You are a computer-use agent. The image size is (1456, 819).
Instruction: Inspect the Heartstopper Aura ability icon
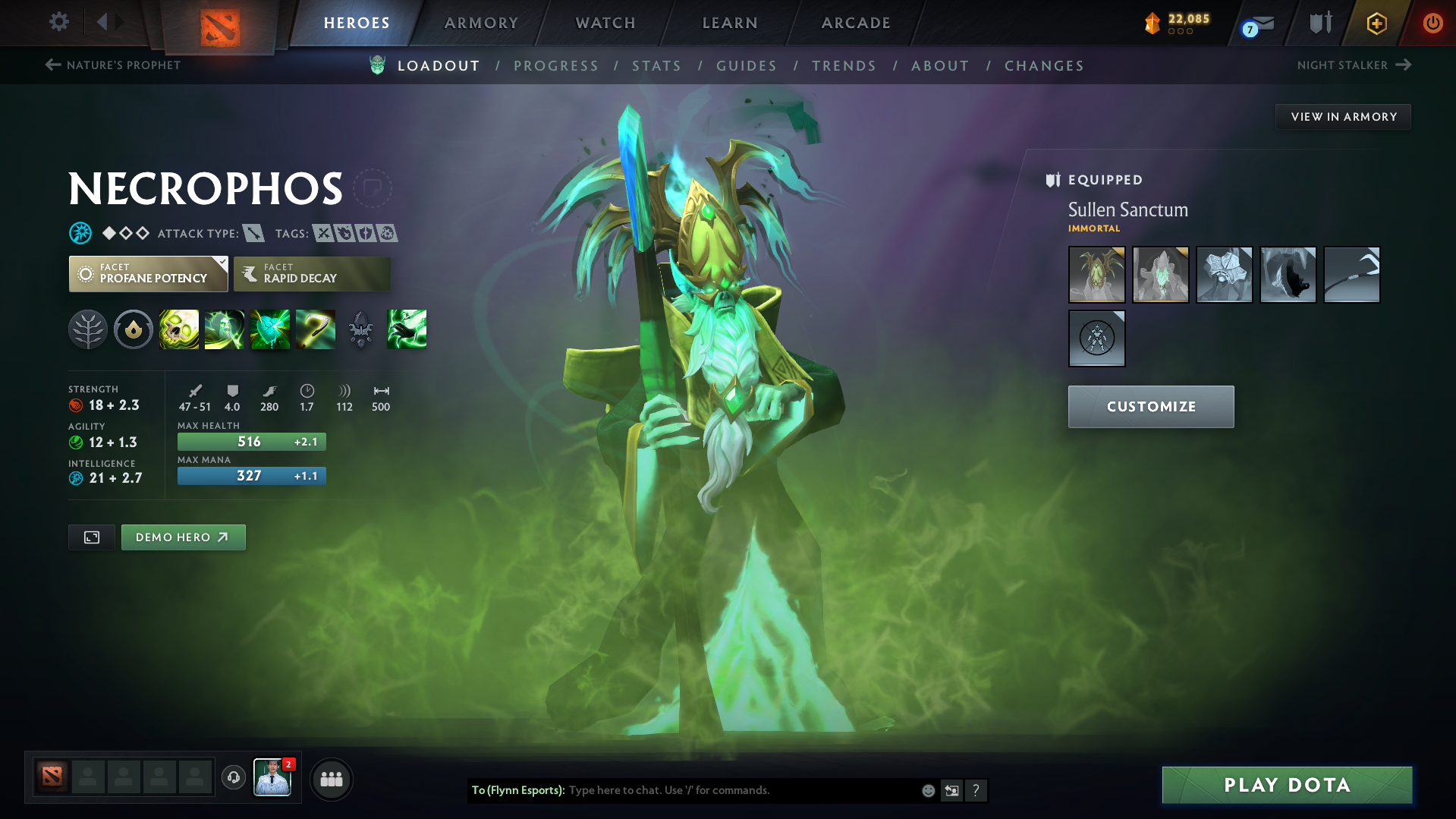pos(270,329)
